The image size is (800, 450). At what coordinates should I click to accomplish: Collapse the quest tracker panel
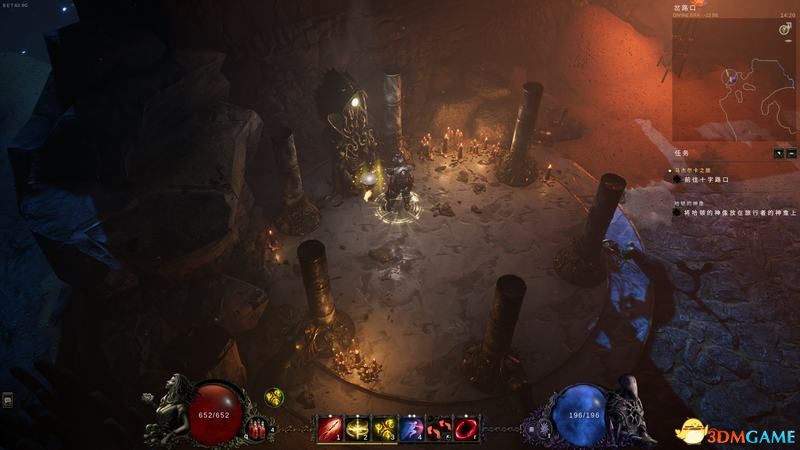[x=791, y=153]
